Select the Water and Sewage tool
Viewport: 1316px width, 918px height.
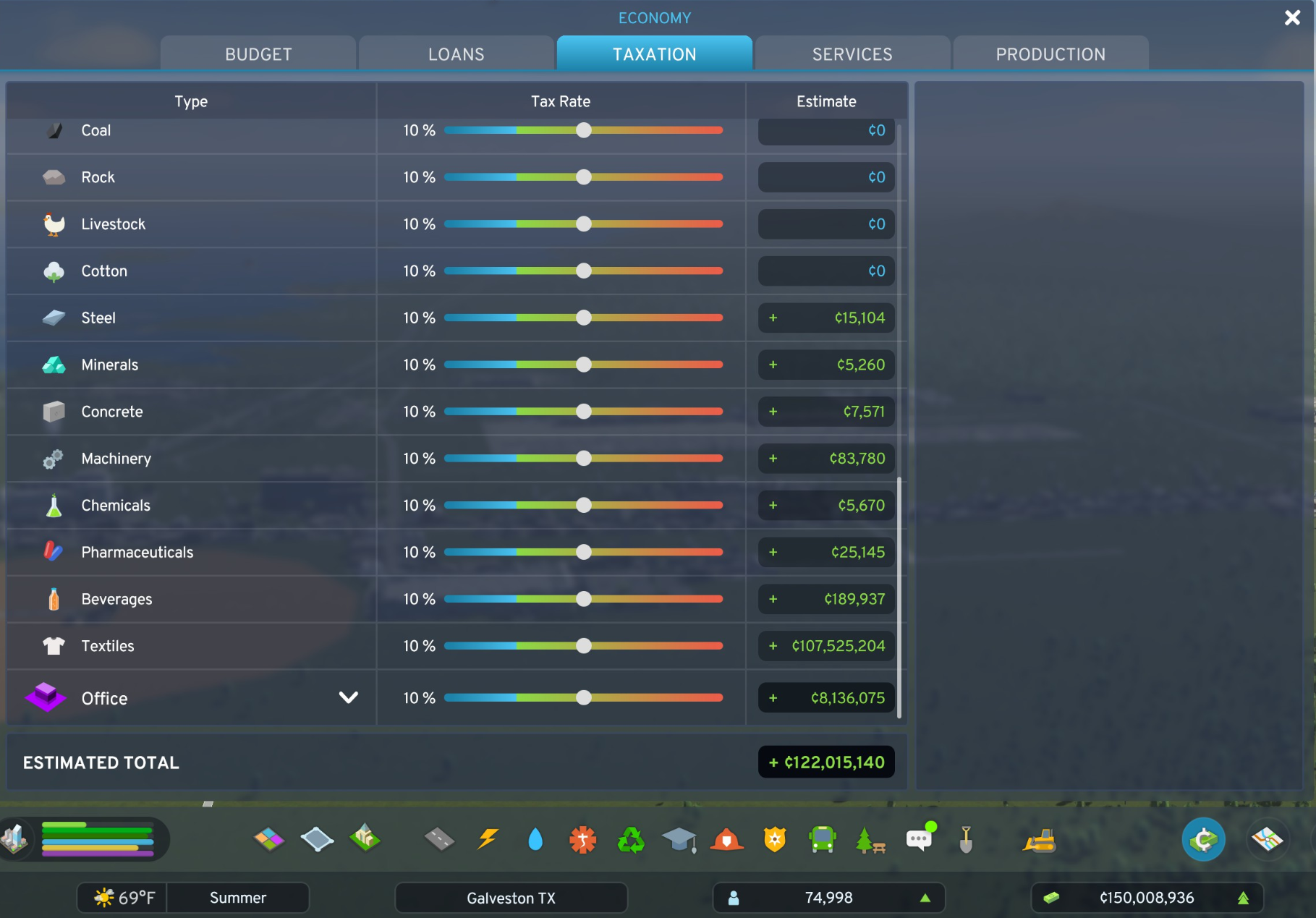tap(535, 839)
